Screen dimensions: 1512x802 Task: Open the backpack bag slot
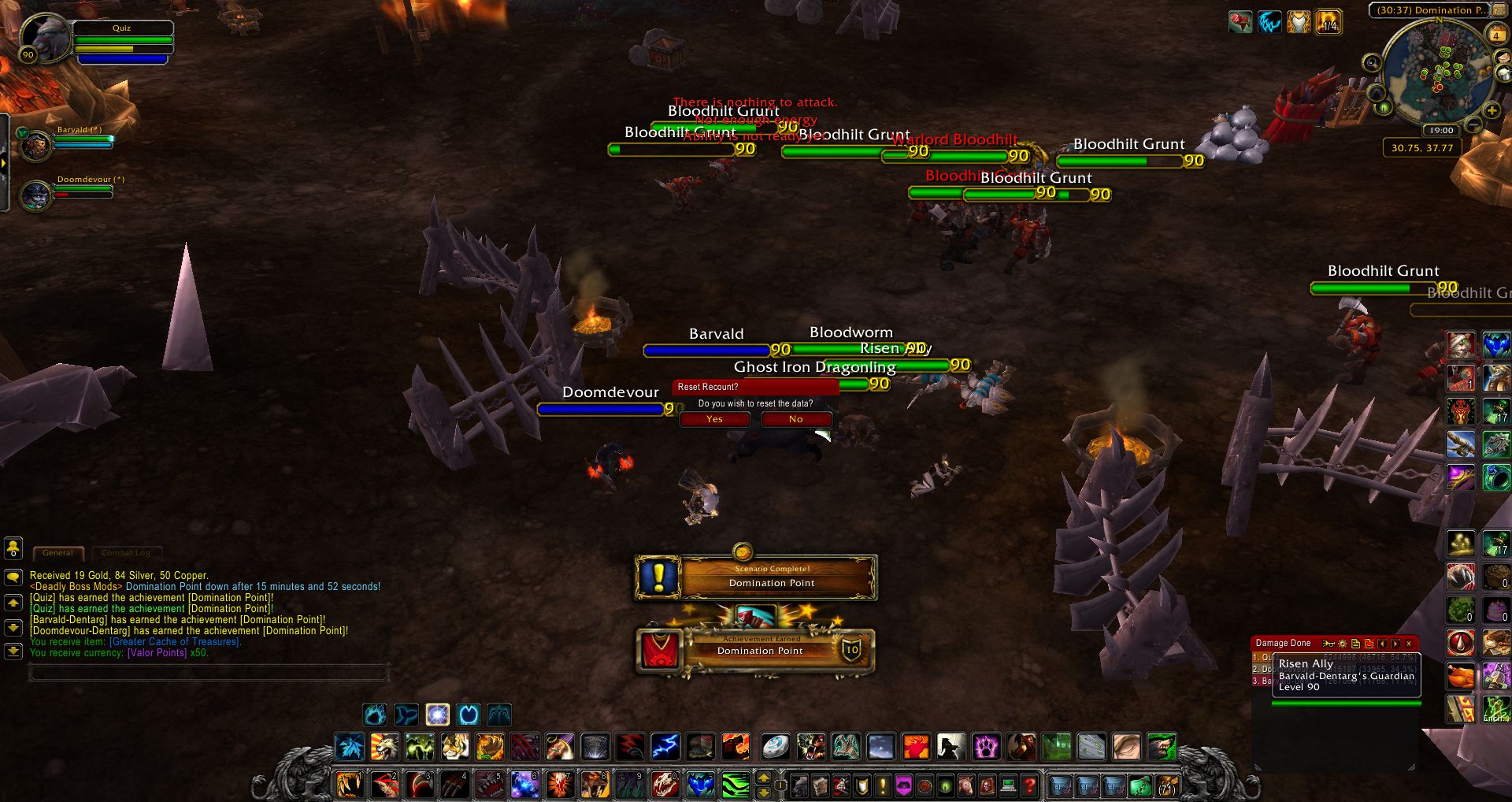tap(1168, 786)
